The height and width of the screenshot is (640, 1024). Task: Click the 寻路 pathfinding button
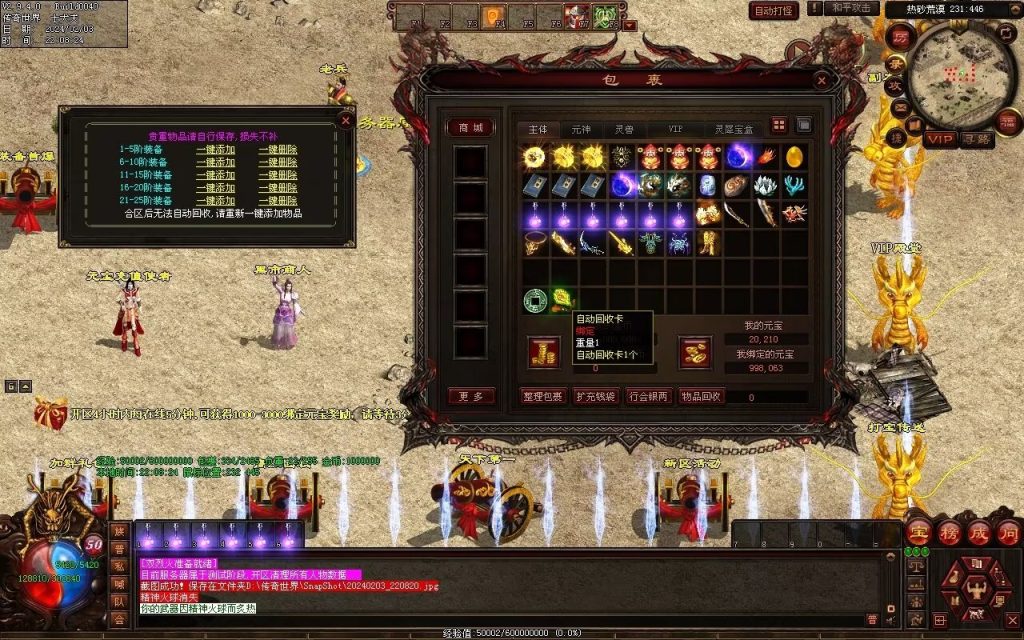click(x=977, y=139)
